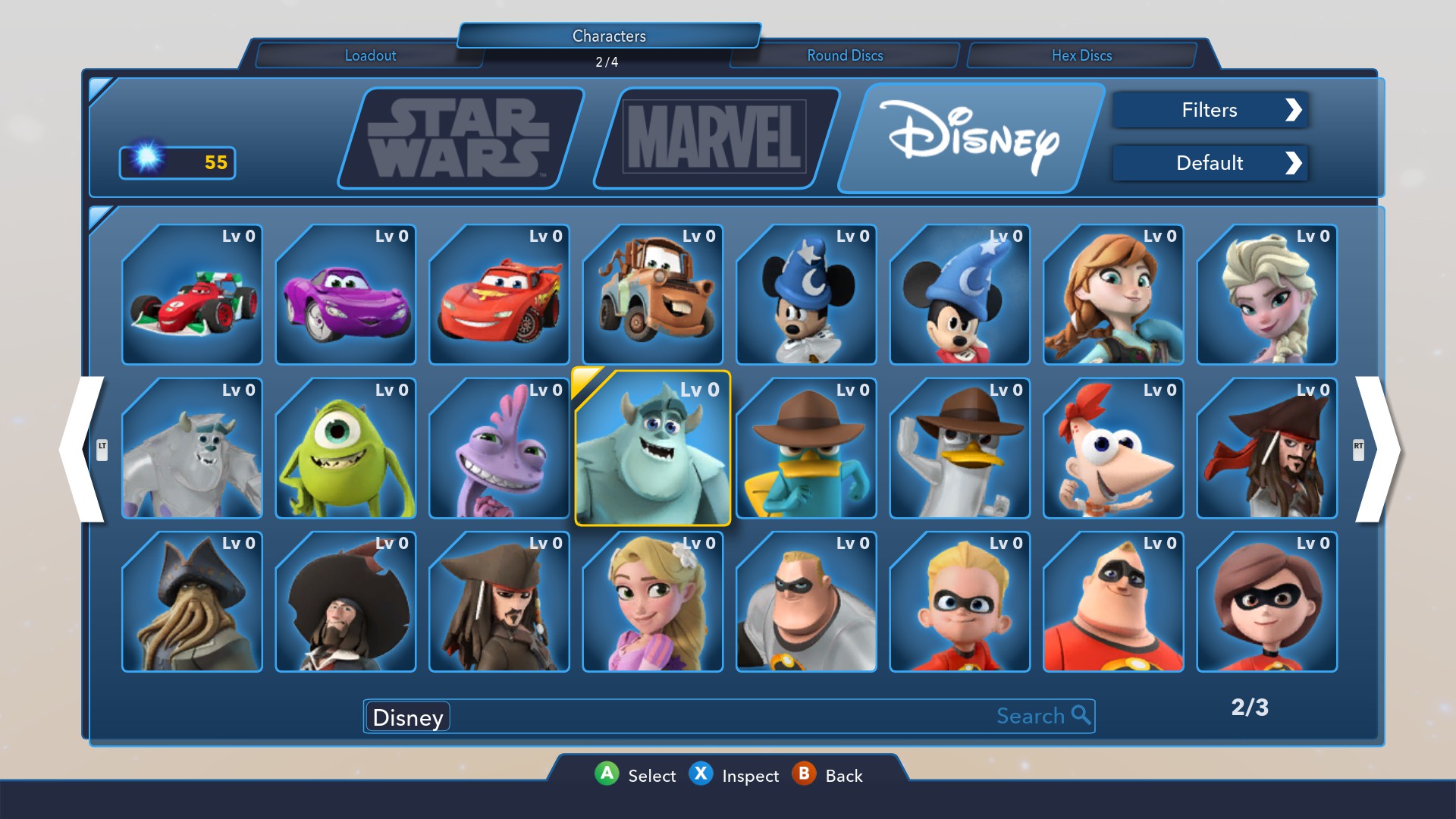Select the Elsa character thumbnail
1456x819 pixels.
(1266, 296)
